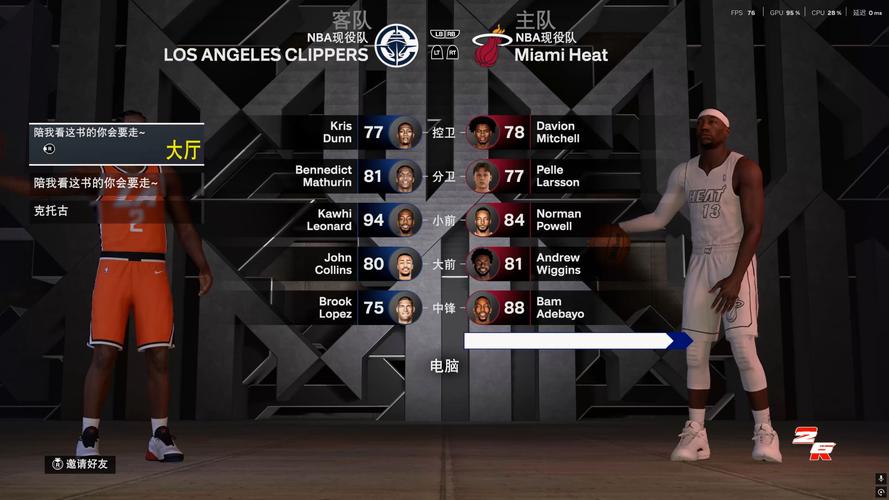This screenshot has height=500, width=889.
Task: Click the white side-selection arrow bar
Action: pos(577,341)
